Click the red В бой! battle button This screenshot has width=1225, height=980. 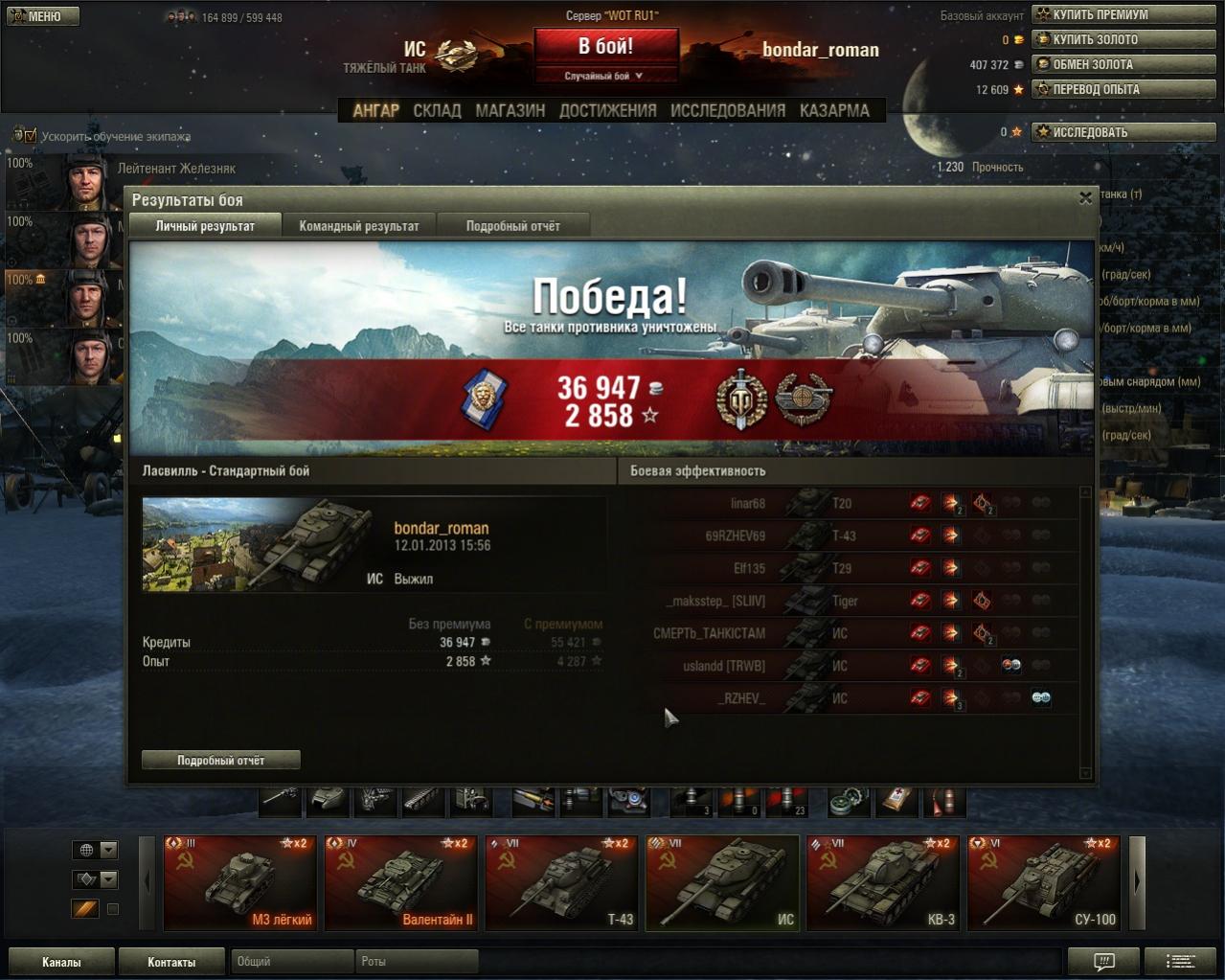coord(605,46)
